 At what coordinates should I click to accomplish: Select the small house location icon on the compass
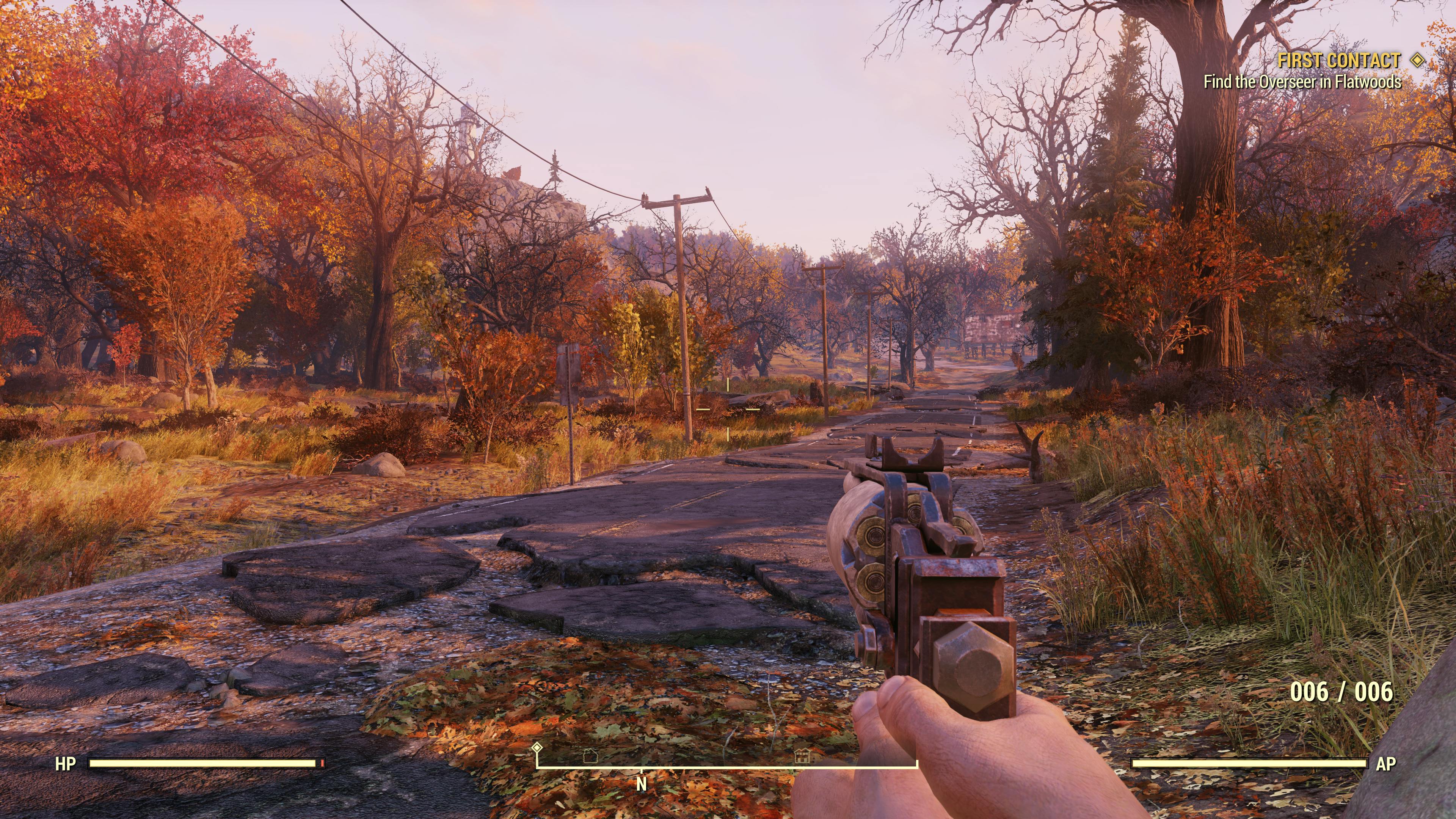click(590, 757)
